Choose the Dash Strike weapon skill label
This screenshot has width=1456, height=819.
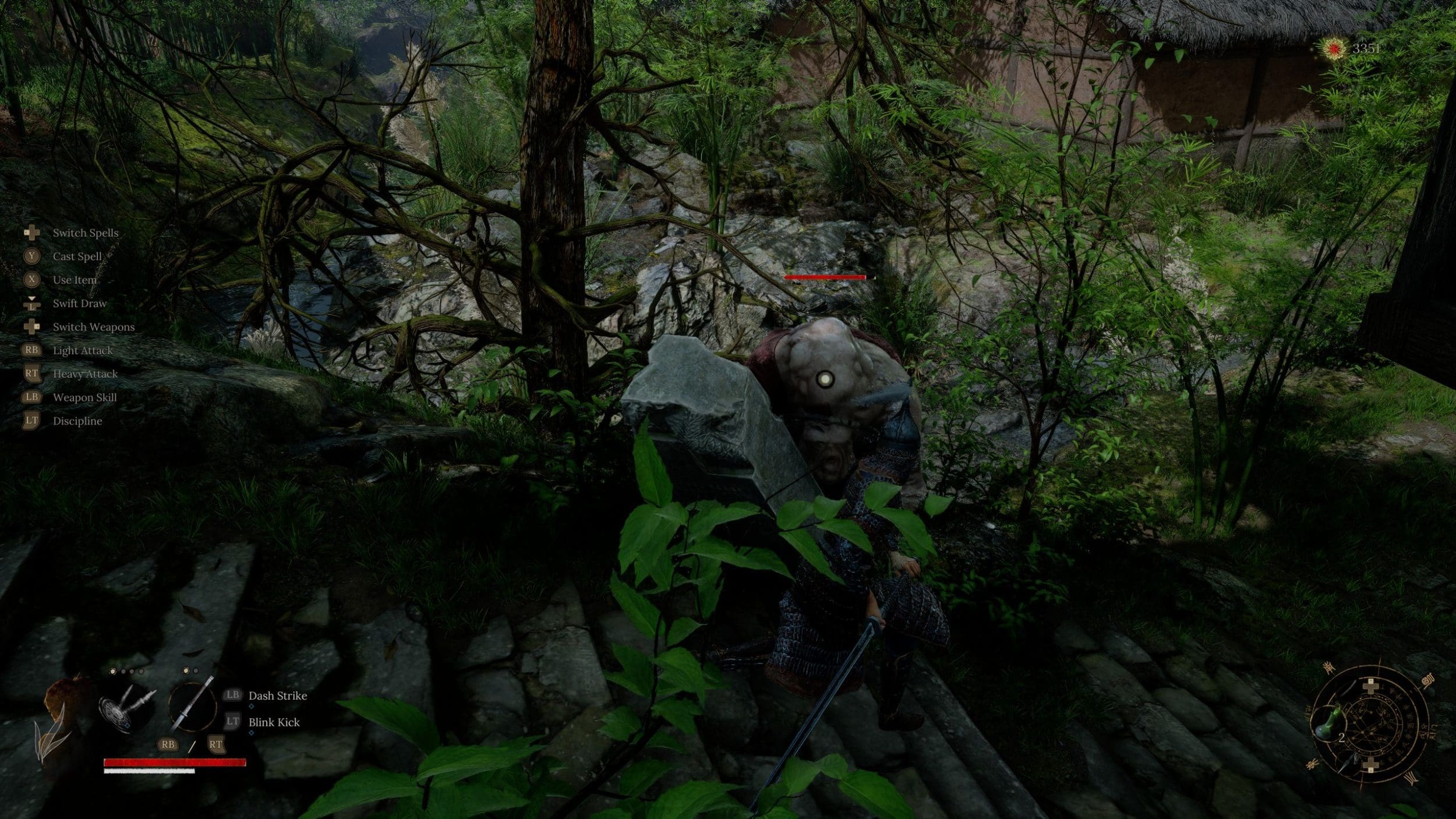click(277, 696)
